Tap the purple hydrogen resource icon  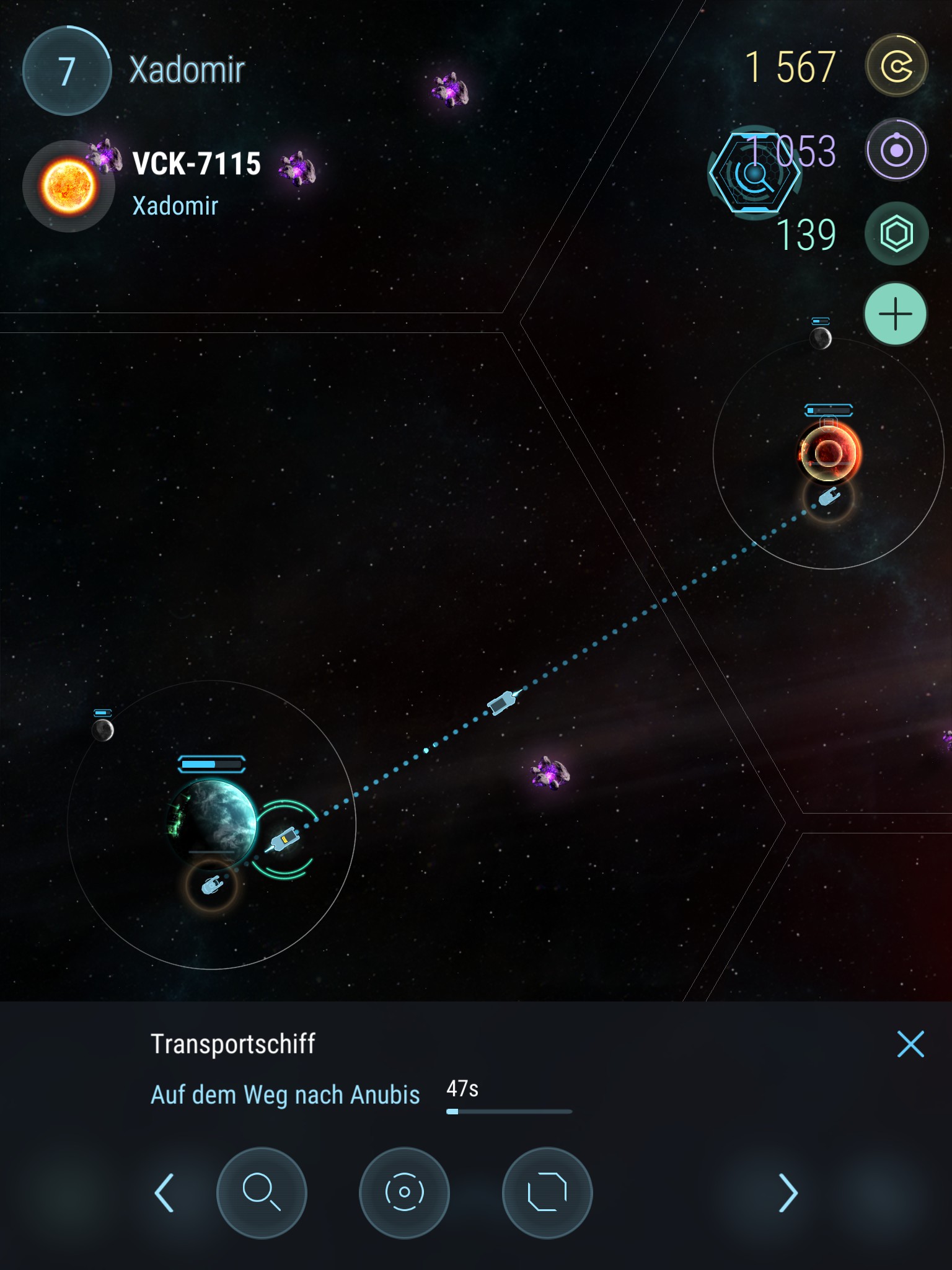pos(896,150)
